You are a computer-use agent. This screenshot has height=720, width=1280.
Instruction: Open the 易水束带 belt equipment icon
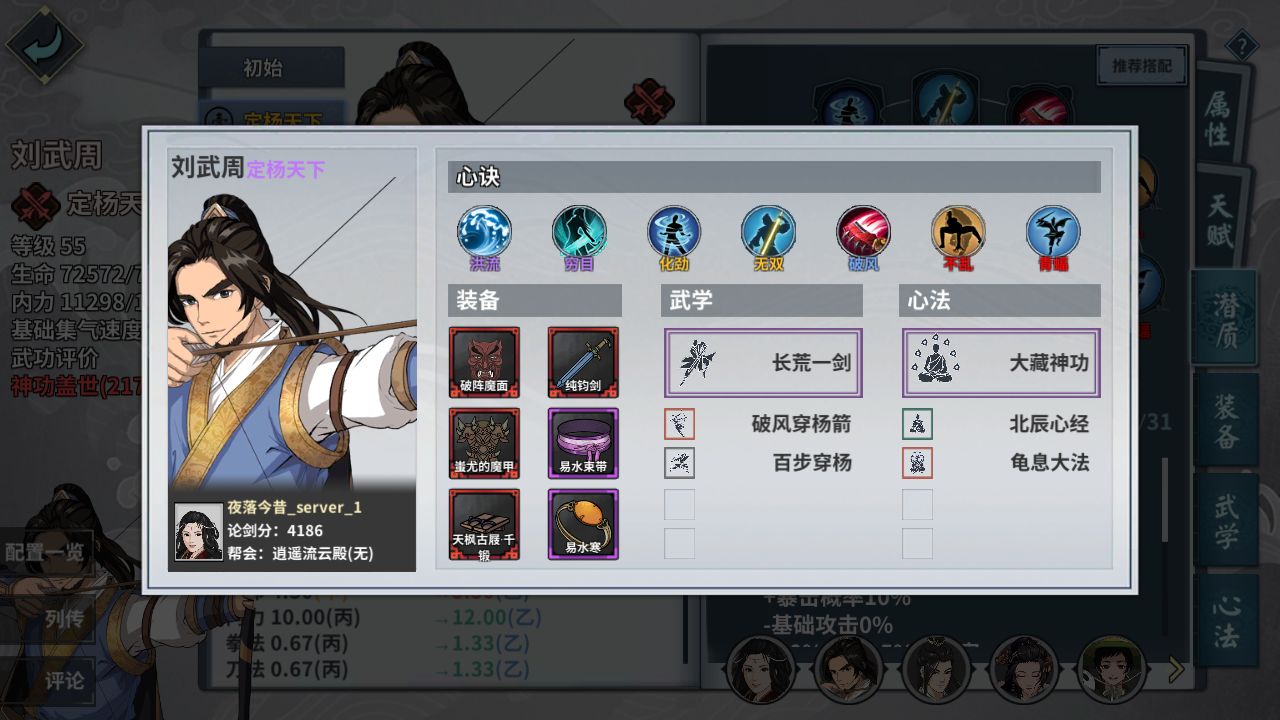[x=584, y=444]
